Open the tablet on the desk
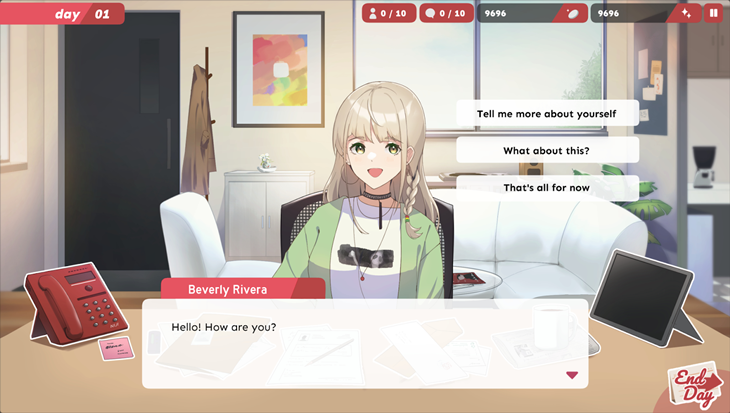 coord(640,297)
